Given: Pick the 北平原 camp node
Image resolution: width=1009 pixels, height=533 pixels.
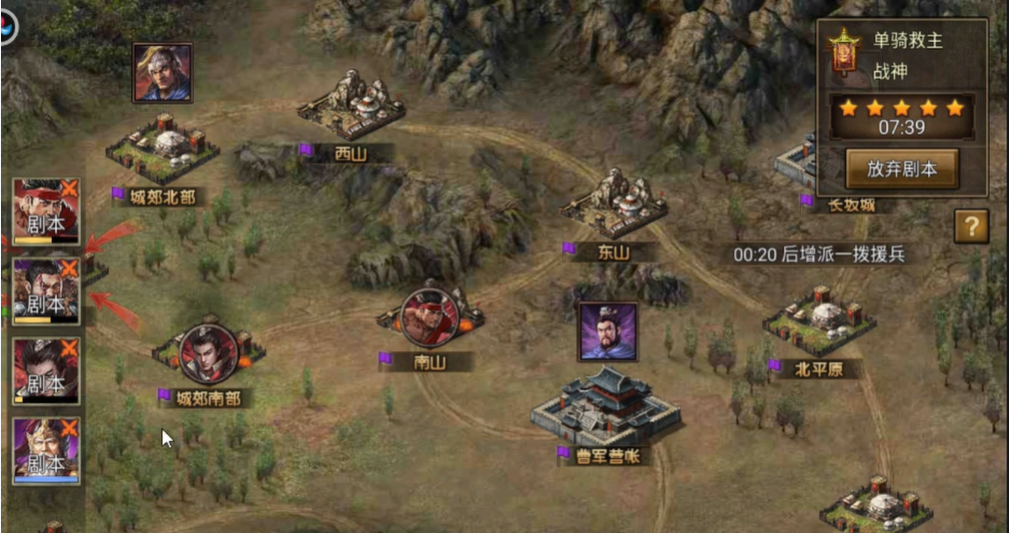Looking at the screenshot, I should point(819,322).
